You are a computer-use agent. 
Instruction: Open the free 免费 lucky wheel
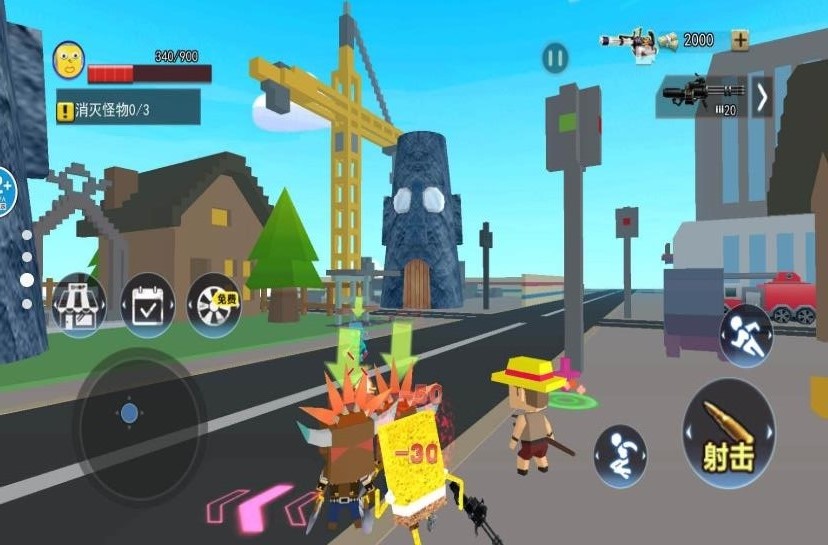coord(214,304)
